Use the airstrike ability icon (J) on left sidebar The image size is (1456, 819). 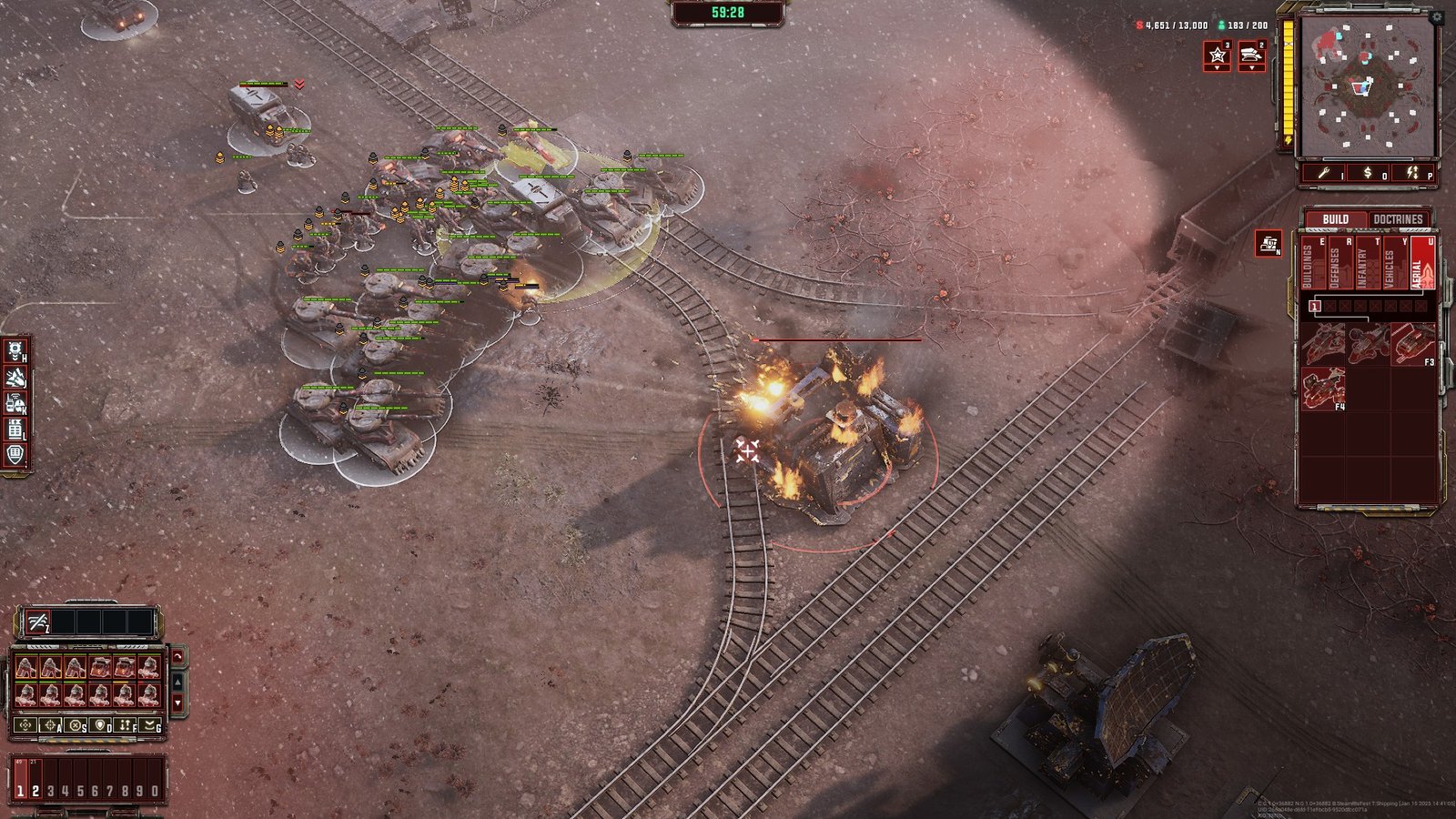point(15,375)
